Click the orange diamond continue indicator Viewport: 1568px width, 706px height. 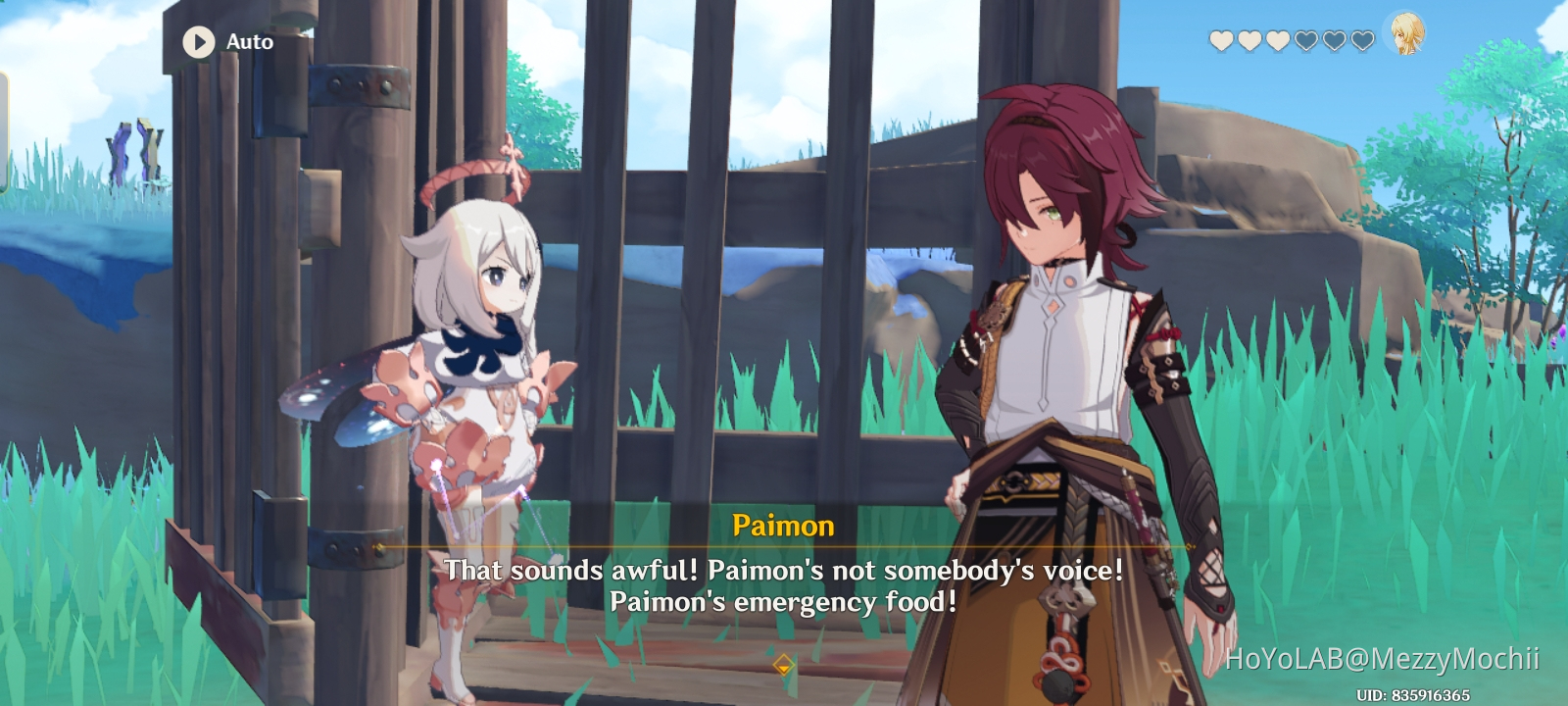coord(784,663)
